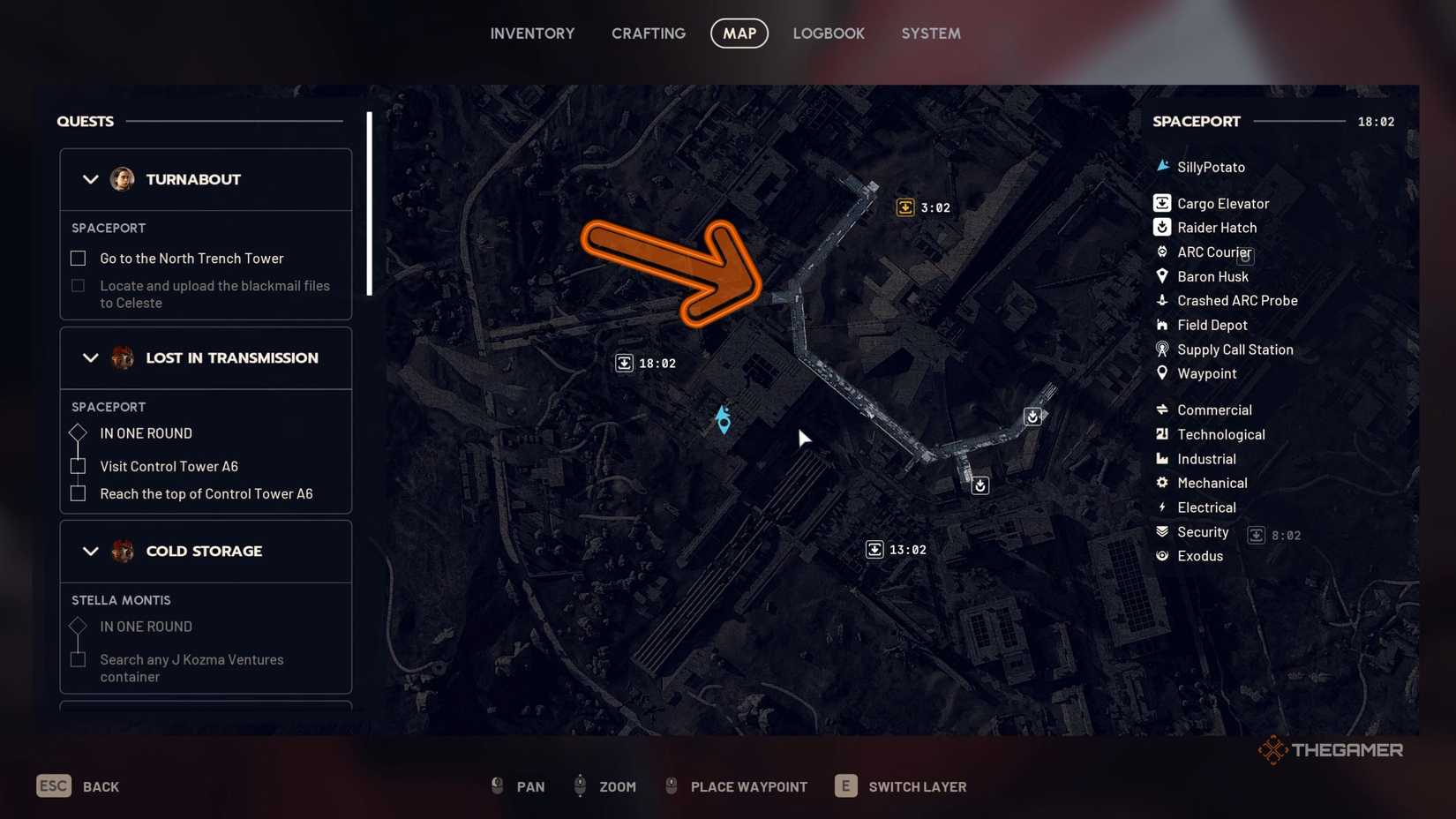The height and width of the screenshot is (819, 1456).
Task: Collapse the TURNABOUT quest entry
Action: pos(90,179)
